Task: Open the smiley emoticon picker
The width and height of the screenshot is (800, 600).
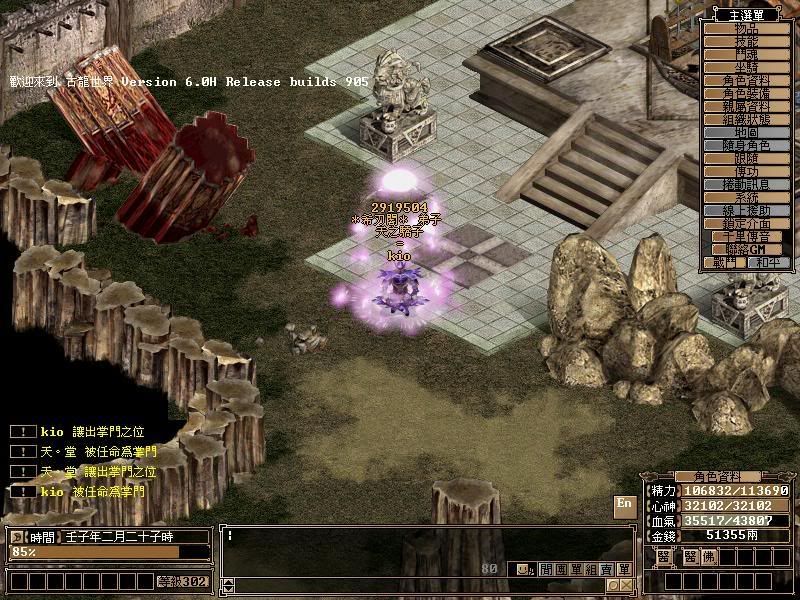Action: [523, 568]
